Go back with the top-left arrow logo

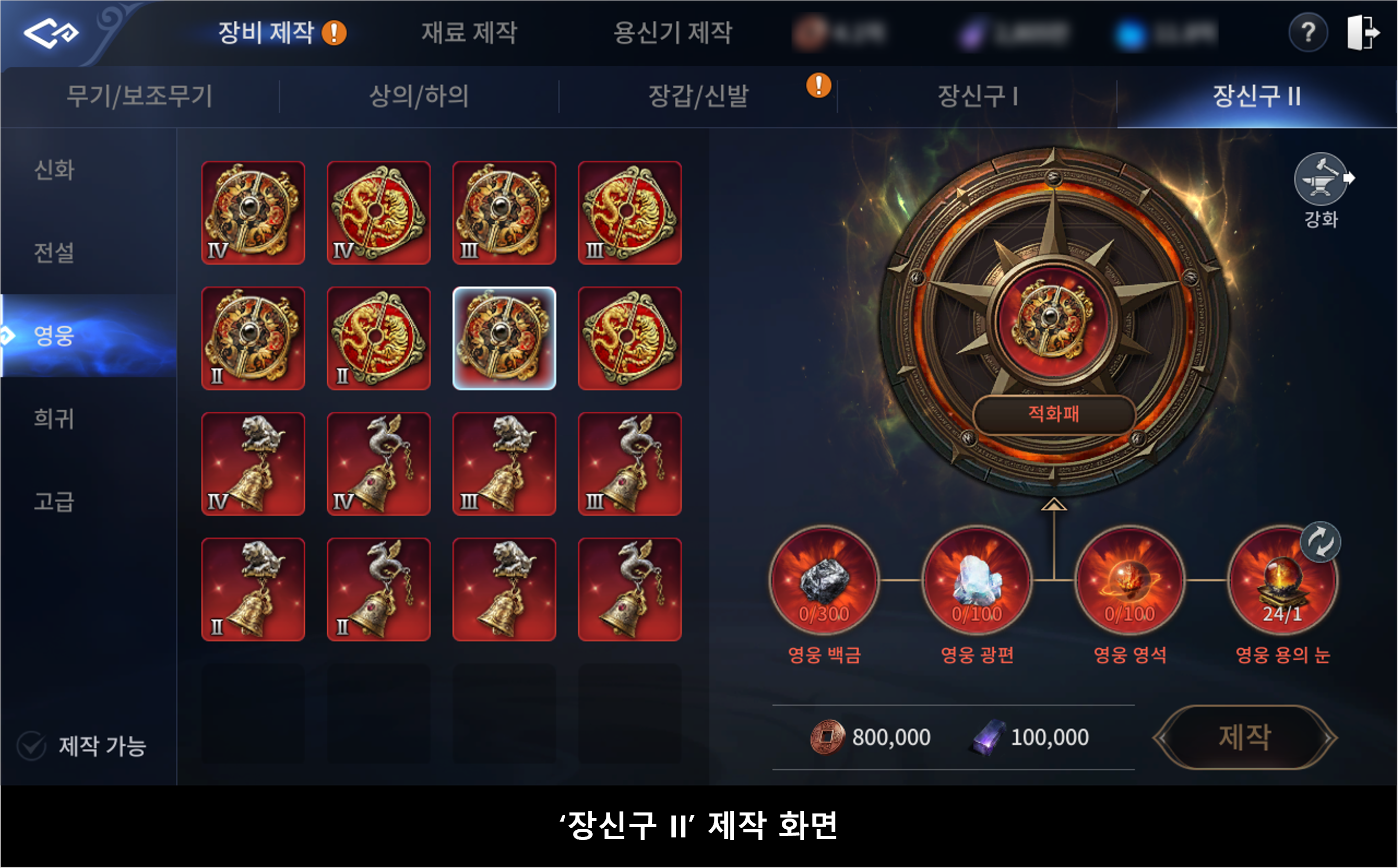50,33
